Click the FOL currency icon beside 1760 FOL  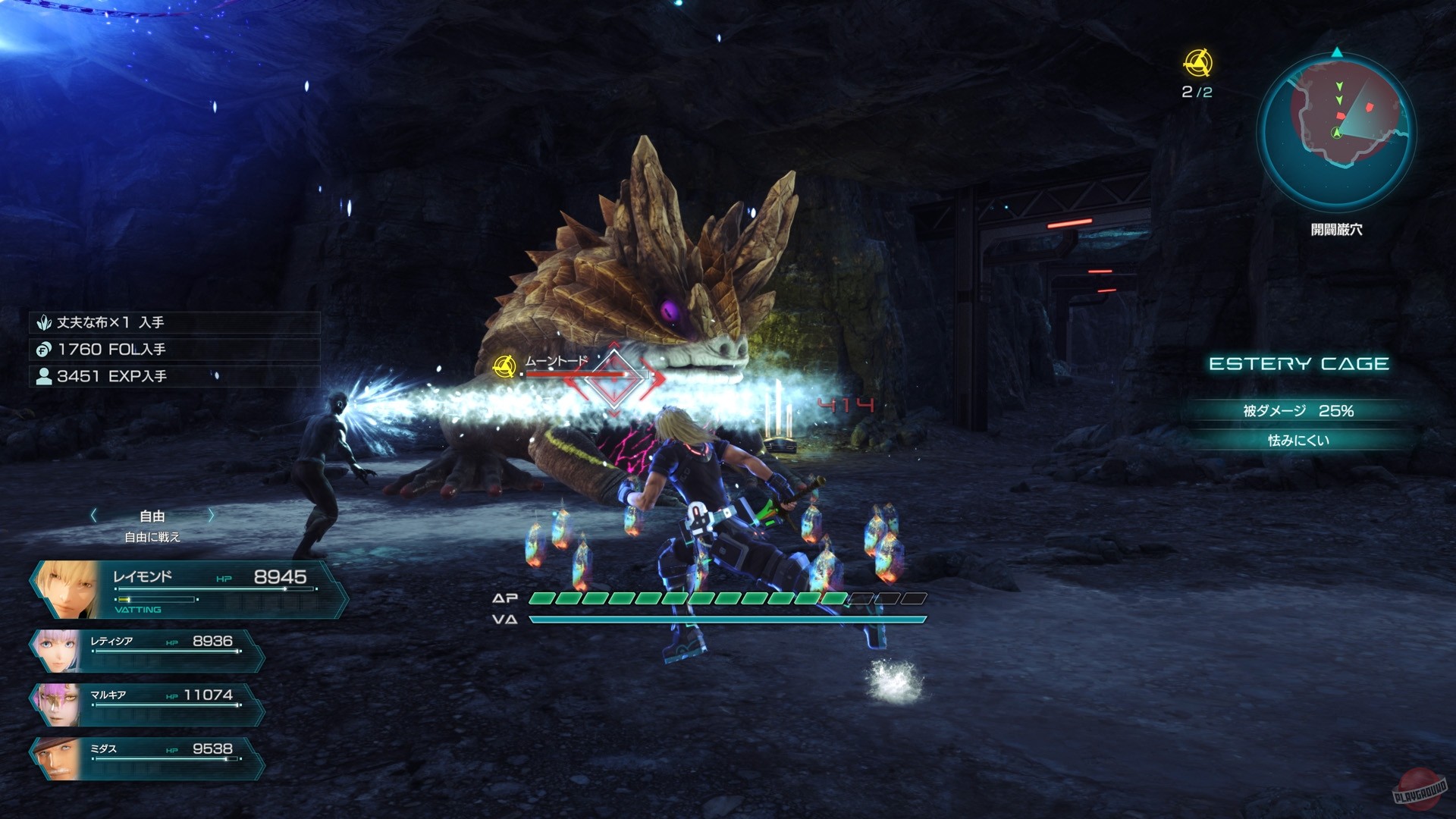tap(45, 349)
